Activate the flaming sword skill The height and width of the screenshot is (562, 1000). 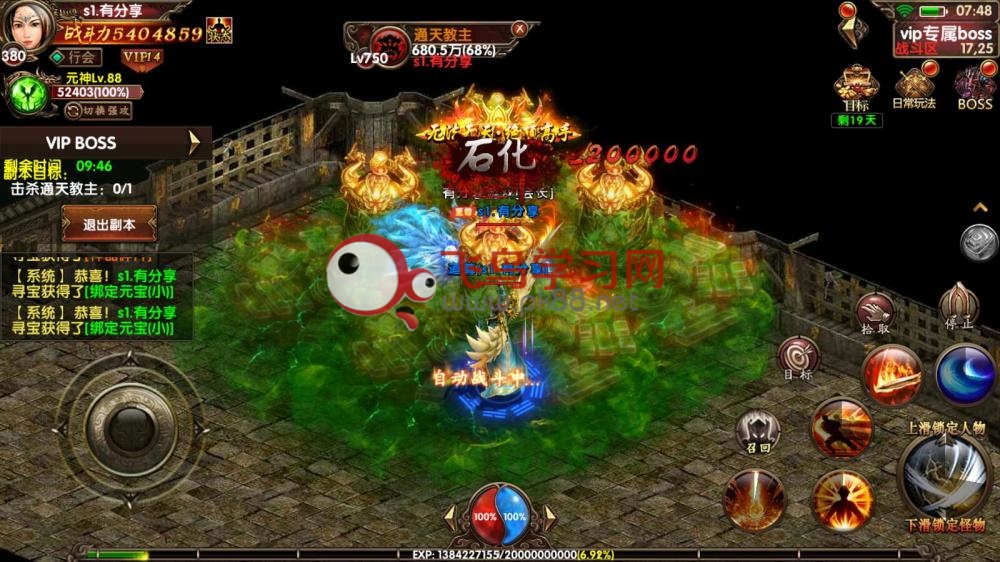891,374
